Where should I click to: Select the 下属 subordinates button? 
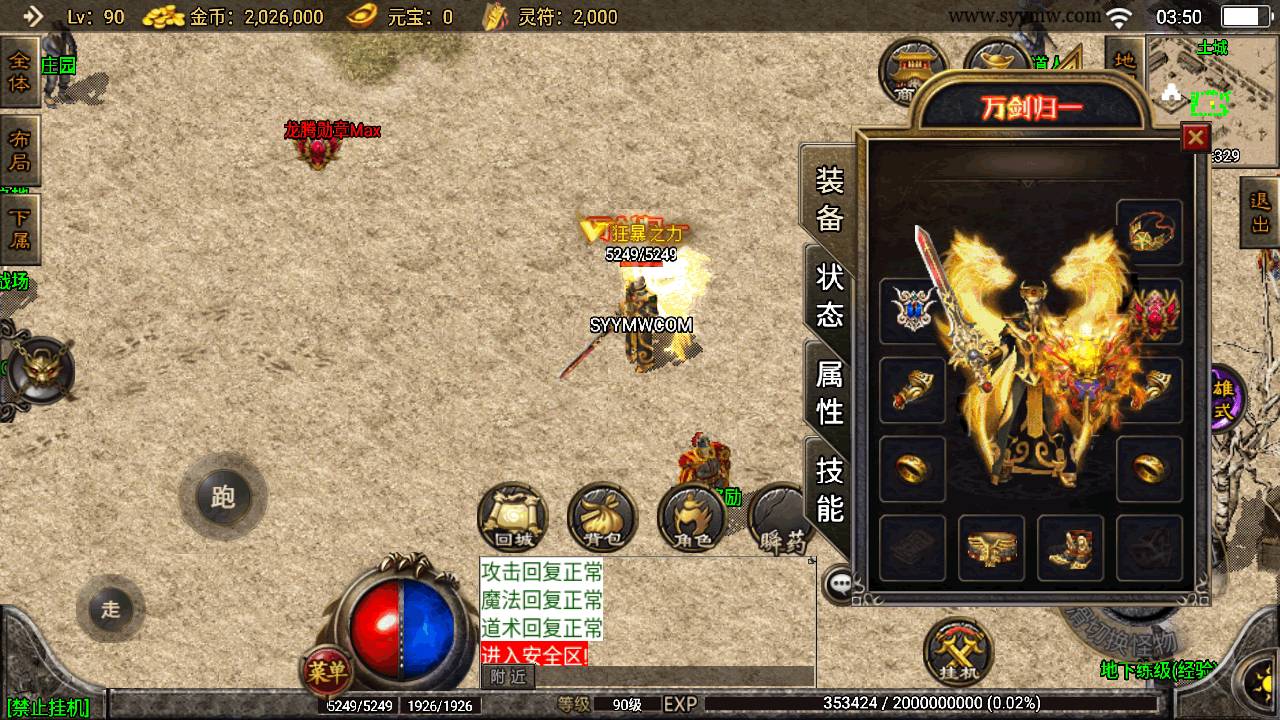click(20, 228)
